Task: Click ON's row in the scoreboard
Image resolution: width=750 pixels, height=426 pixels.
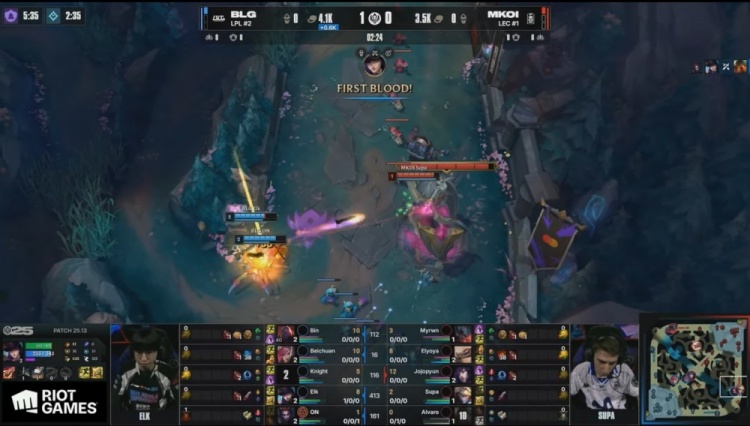Action: 320,413
